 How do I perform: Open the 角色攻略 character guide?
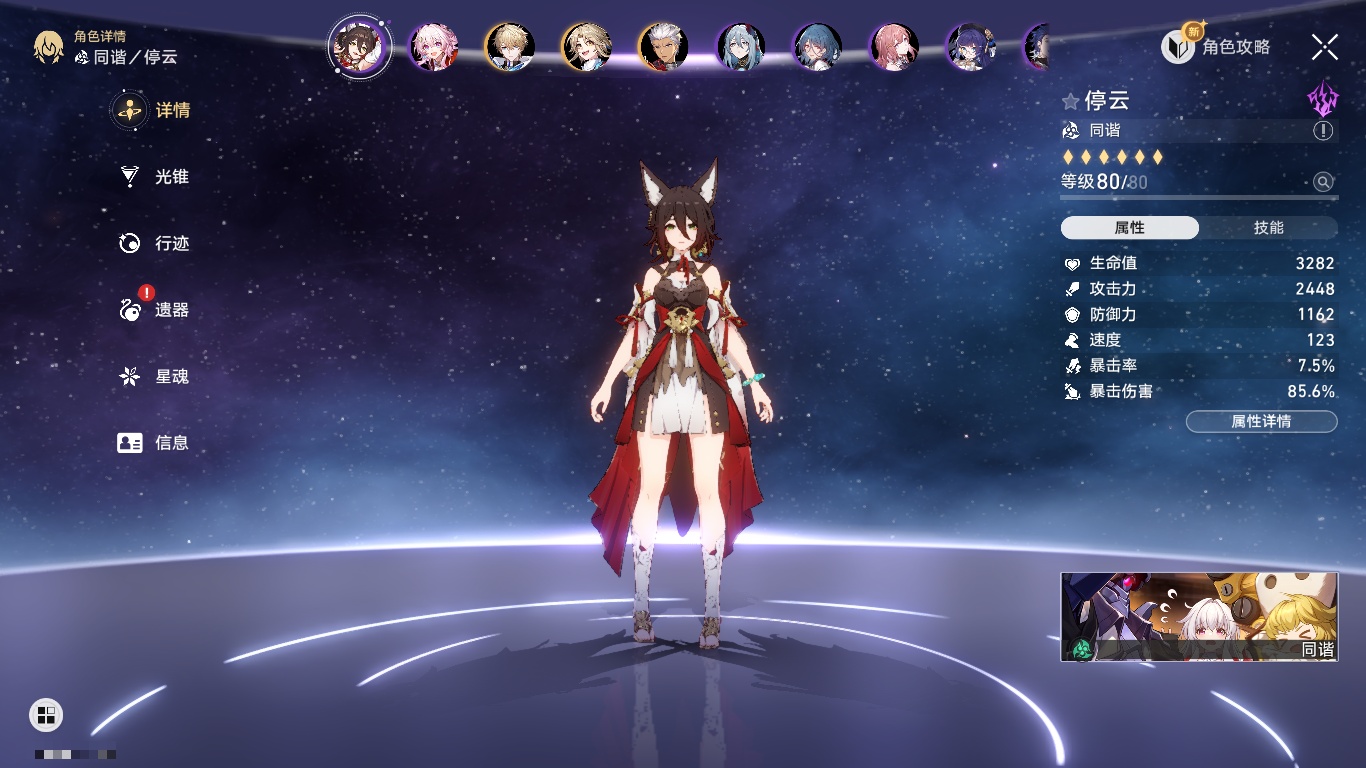[1216, 46]
